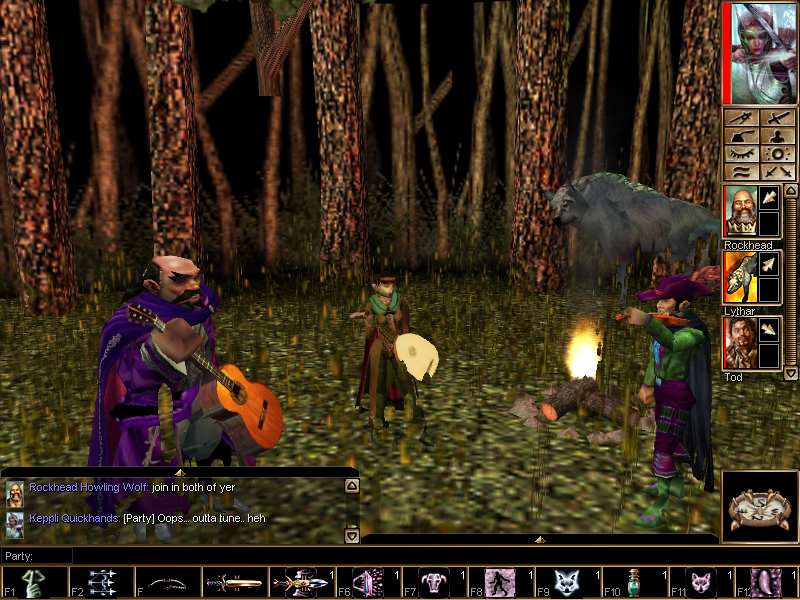800x600 pixels.
Task: Click the player character portrait
Action: point(759,52)
